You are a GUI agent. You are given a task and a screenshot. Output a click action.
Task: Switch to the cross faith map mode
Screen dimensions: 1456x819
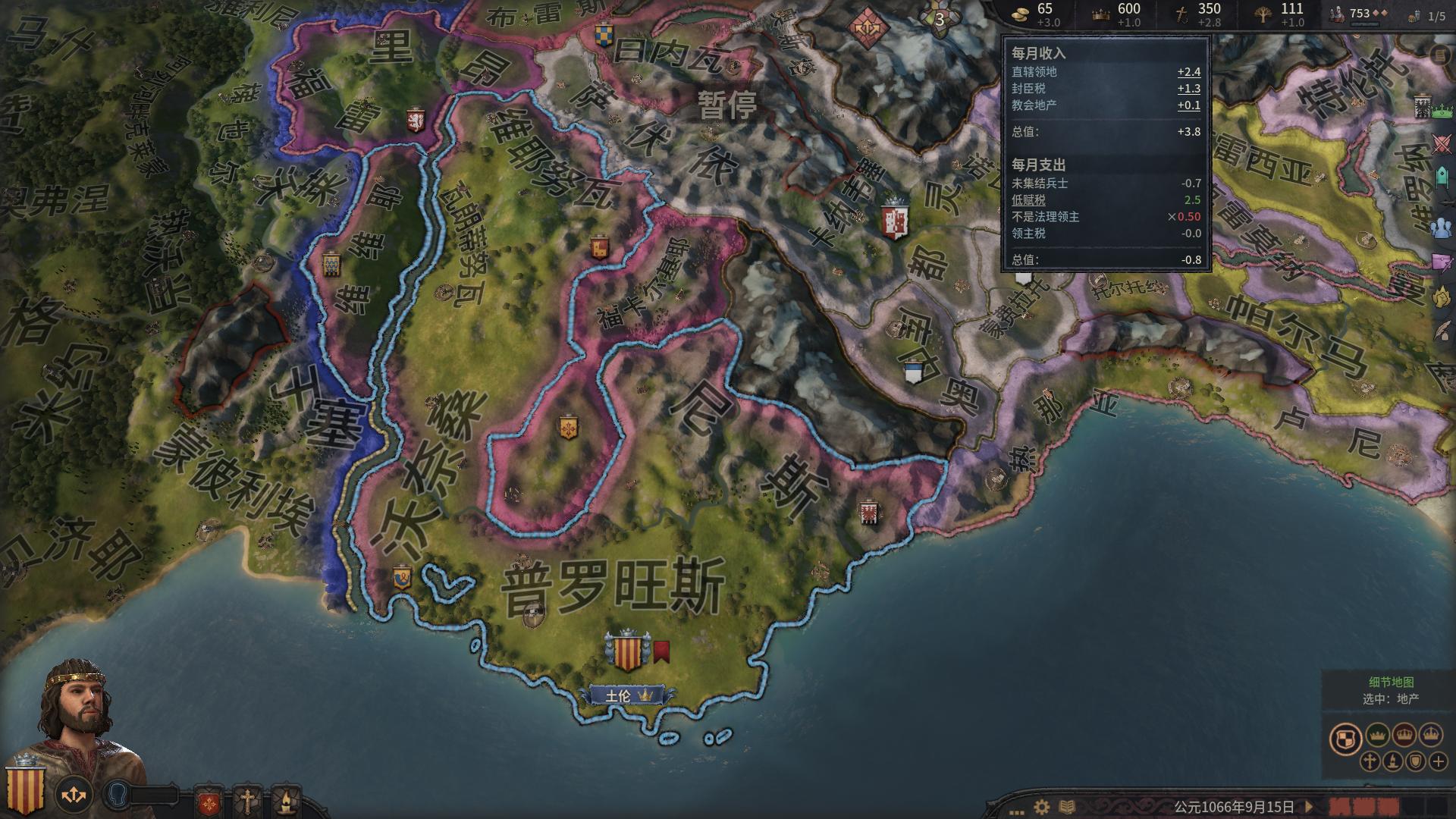pyautogui.click(x=1370, y=761)
